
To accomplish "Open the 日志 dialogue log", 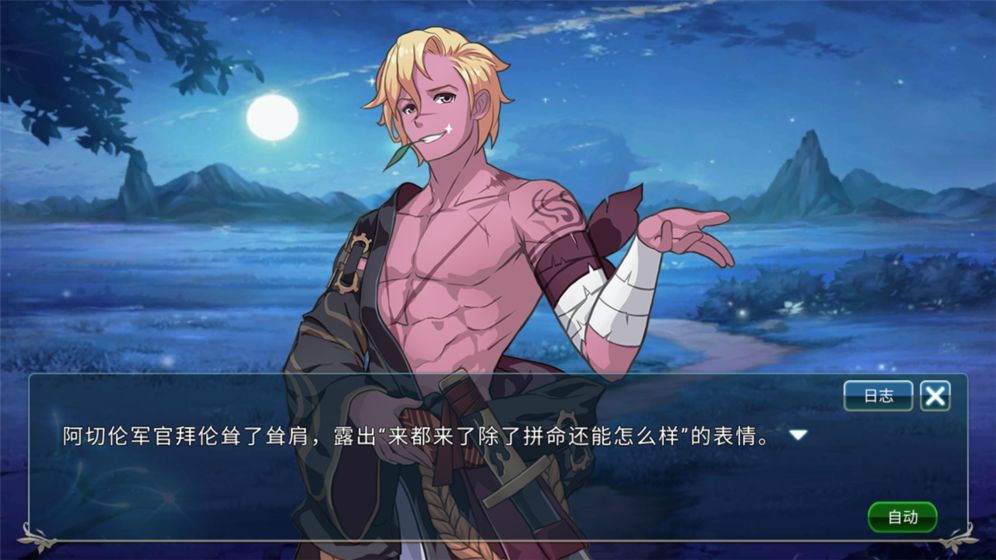I will [878, 396].
